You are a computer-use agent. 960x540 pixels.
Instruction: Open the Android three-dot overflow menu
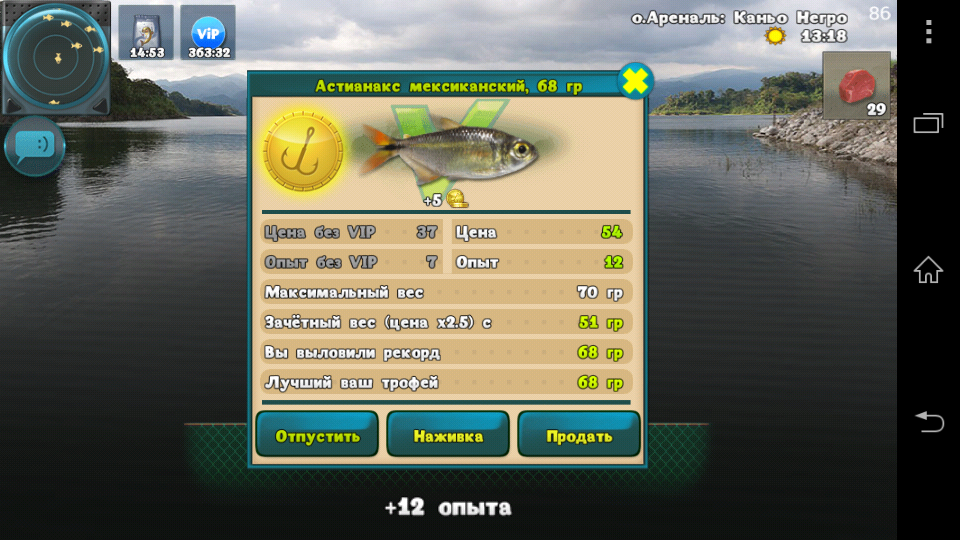(x=928, y=32)
